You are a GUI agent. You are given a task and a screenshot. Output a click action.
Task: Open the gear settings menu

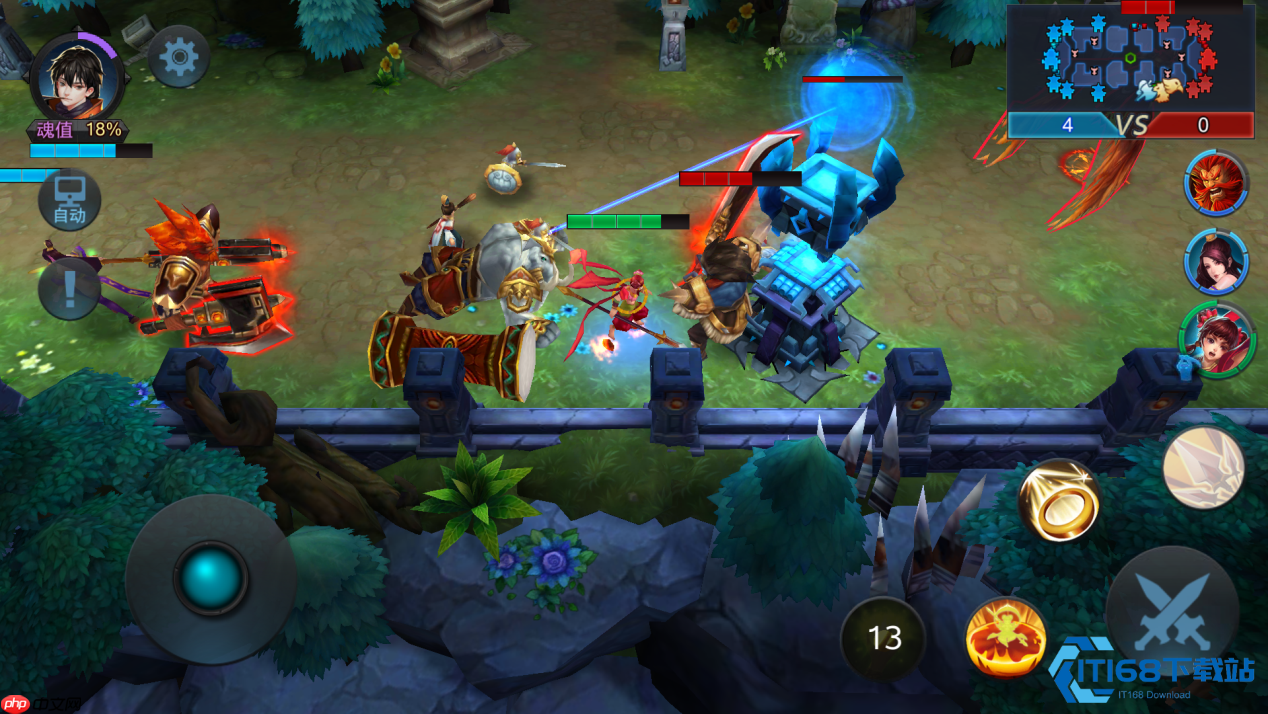point(179,57)
